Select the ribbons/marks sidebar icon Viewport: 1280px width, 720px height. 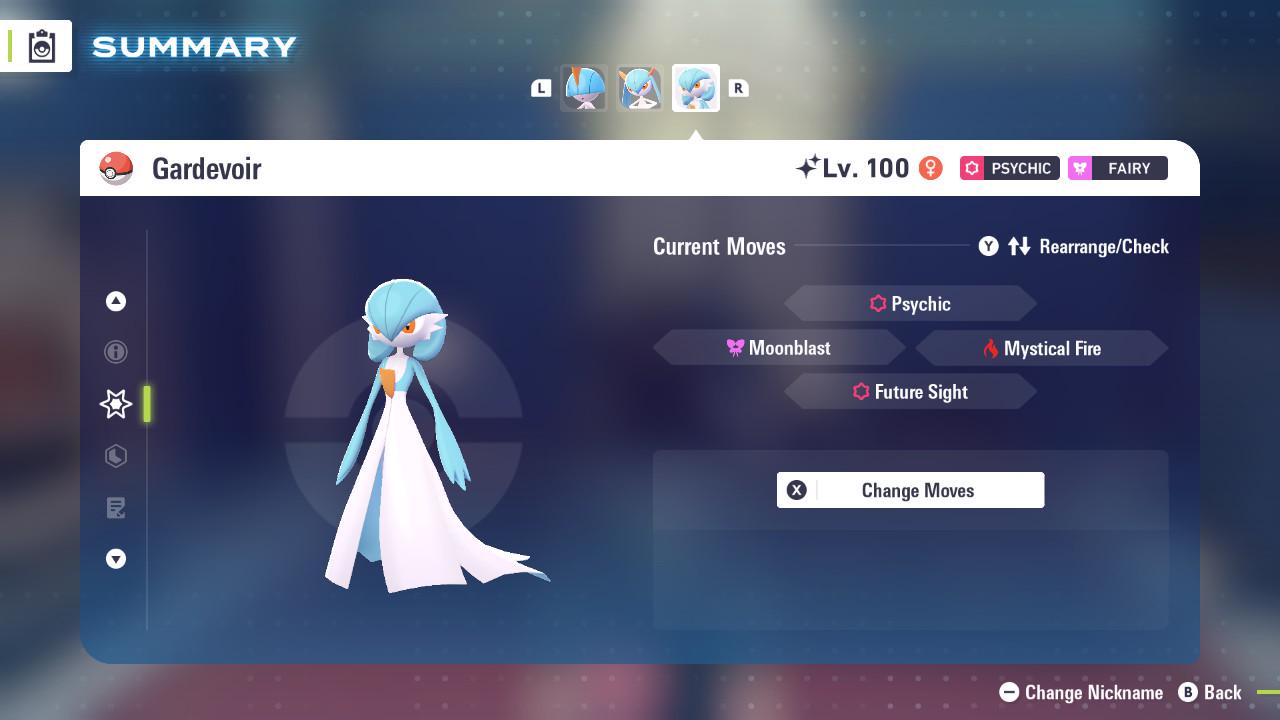coord(116,456)
